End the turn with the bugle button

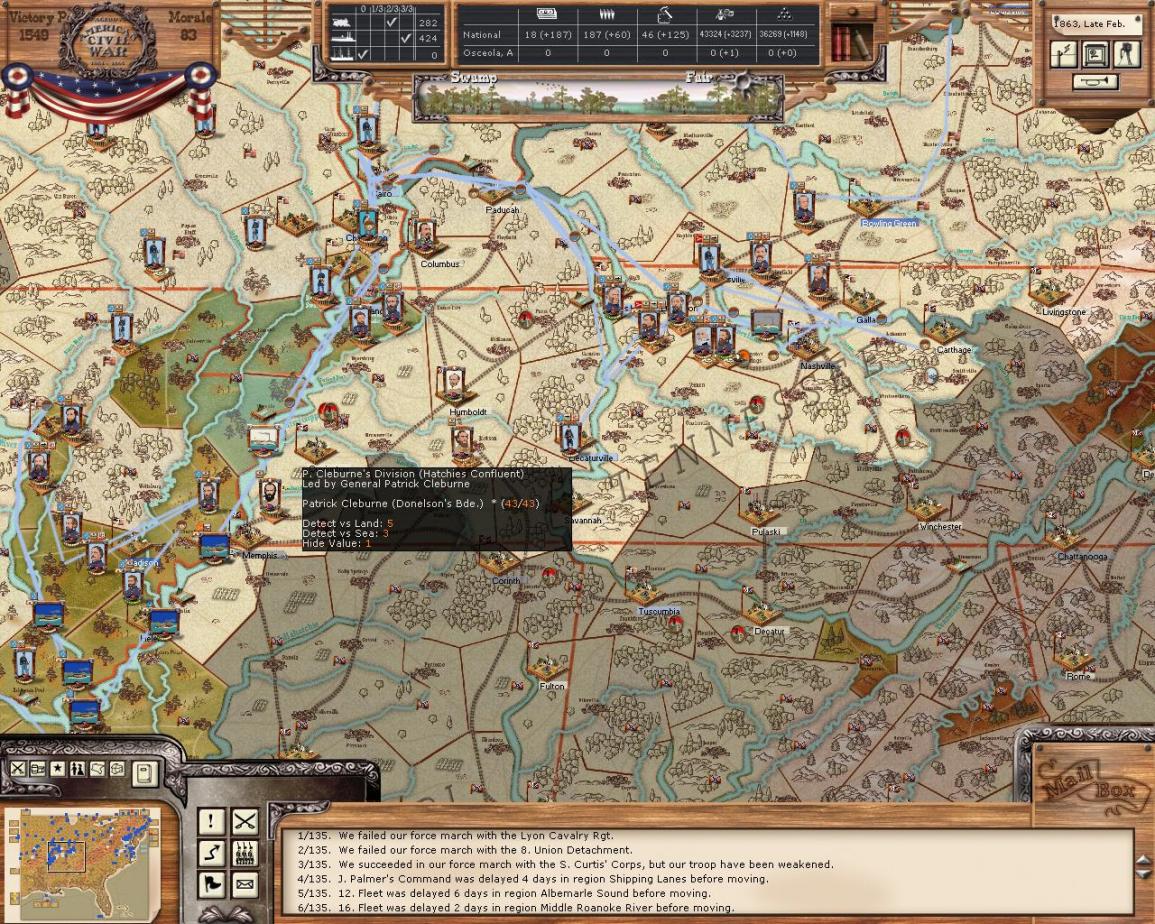(1095, 82)
